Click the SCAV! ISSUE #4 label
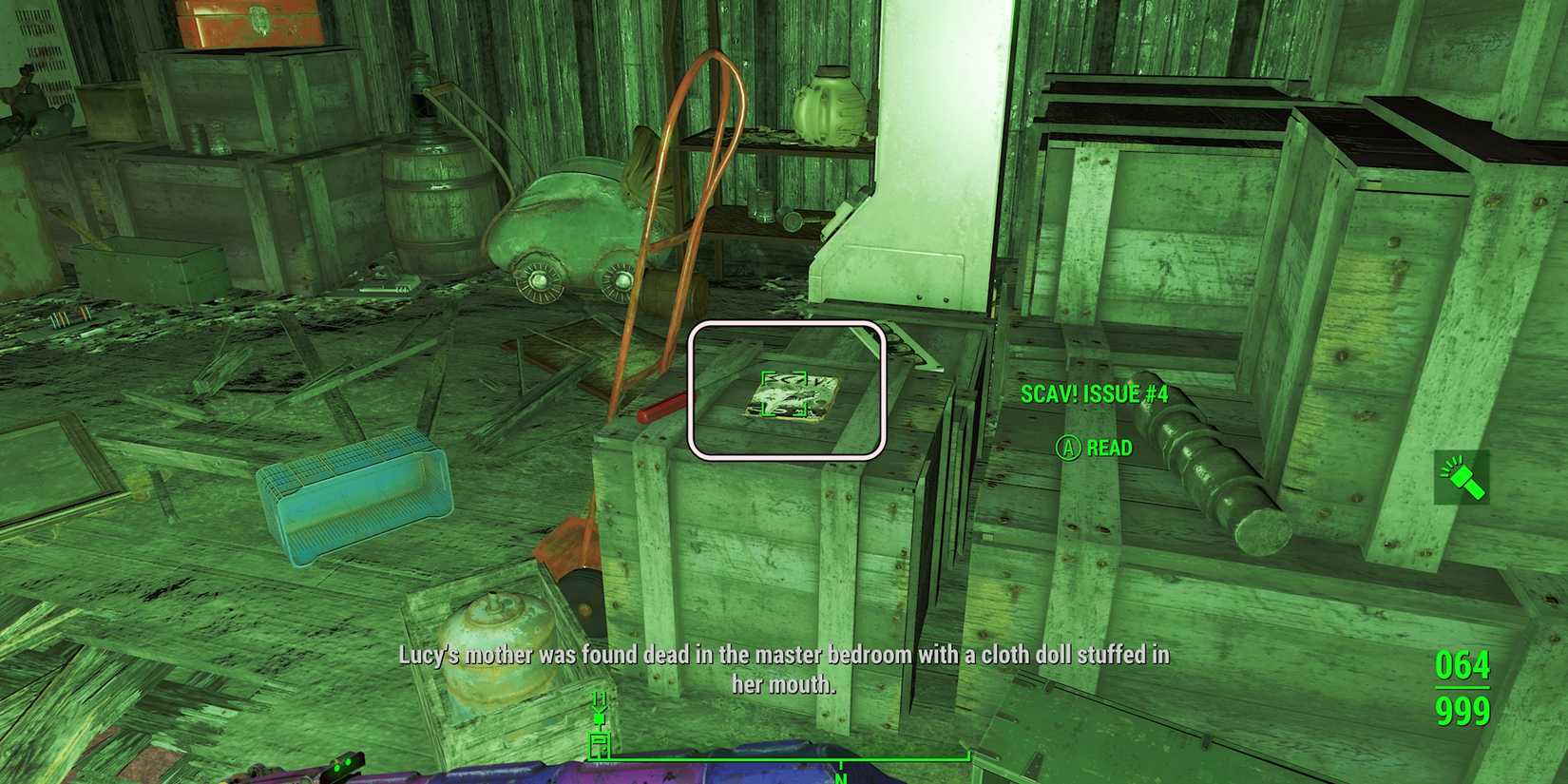The height and width of the screenshot is (784, 1568). pos(1095,392)
